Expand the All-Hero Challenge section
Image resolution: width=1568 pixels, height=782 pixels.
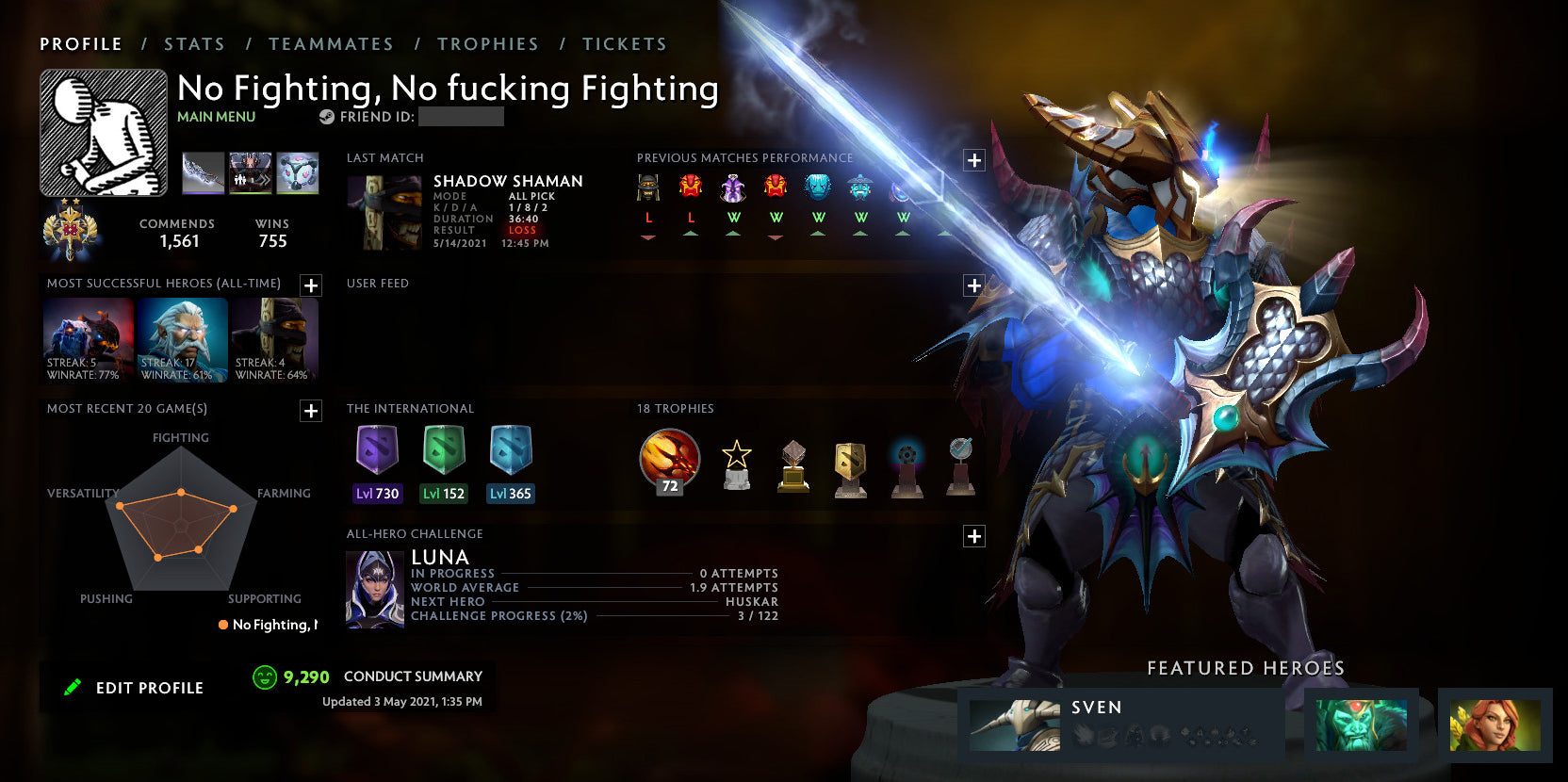click(973, 535)
